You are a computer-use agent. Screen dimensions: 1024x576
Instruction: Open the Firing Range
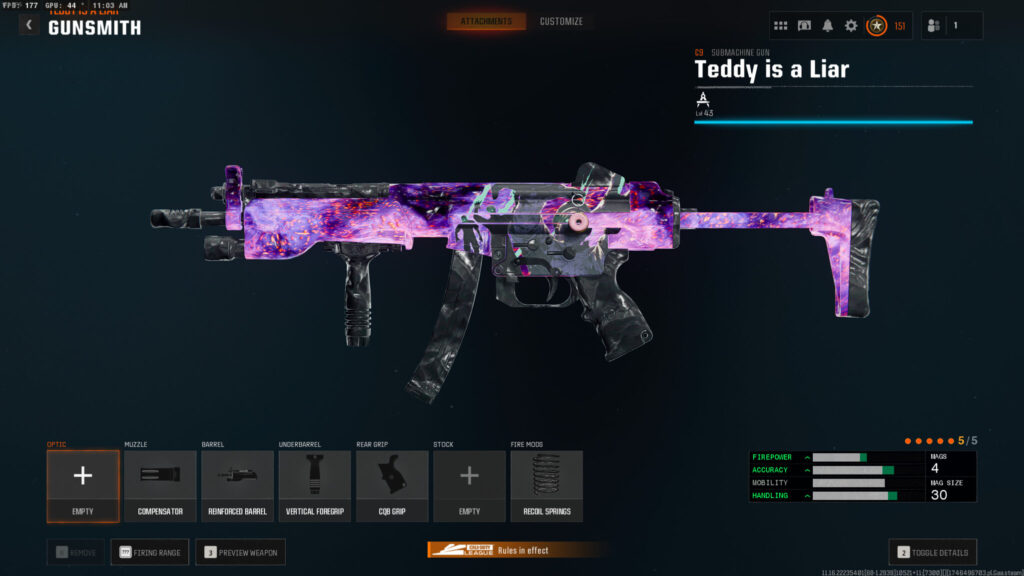(150, 552)
